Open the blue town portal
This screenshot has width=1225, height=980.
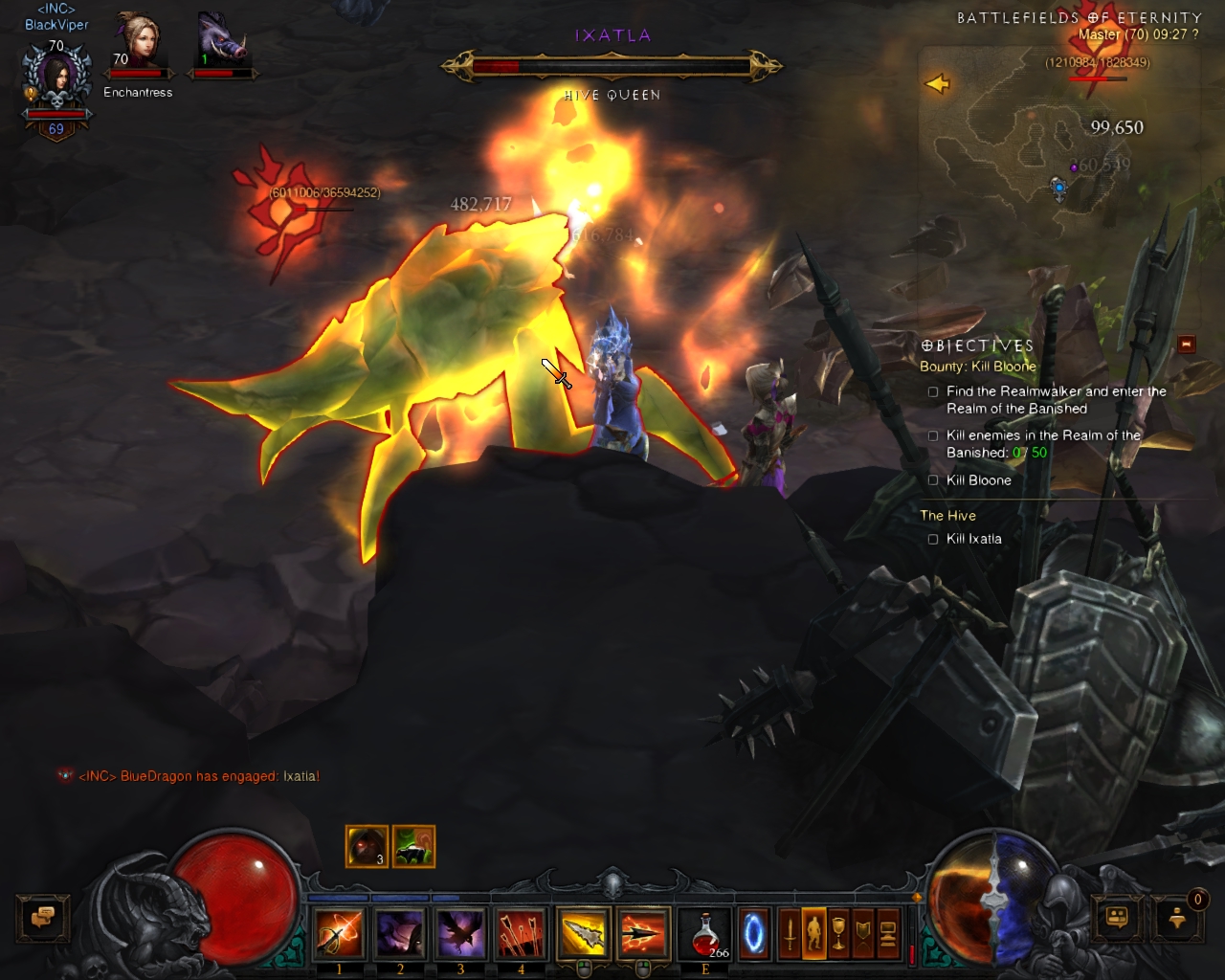[x=754, y=934]
